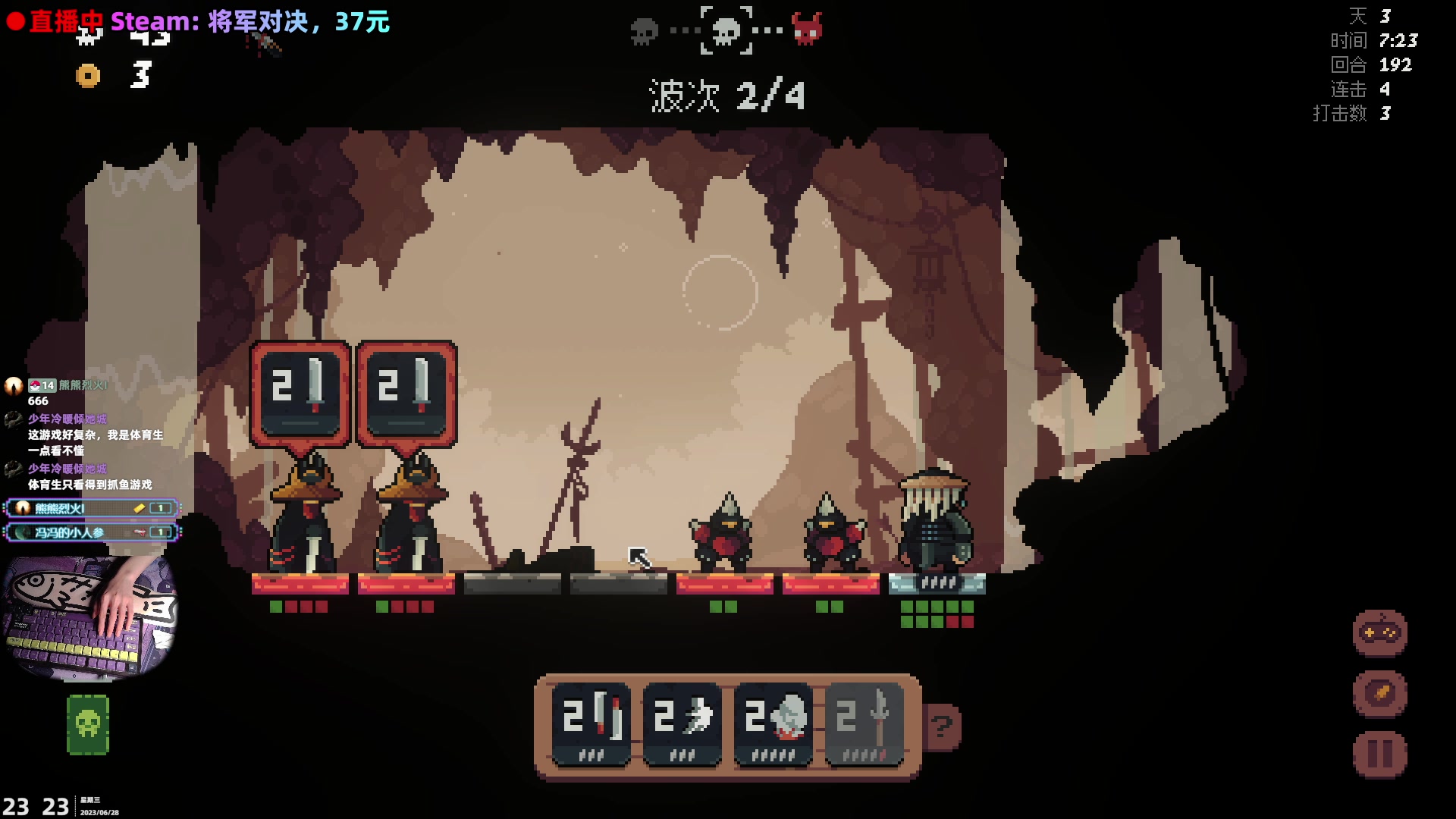1456x819 pixels.
Task: Click the round compass button
Action: pos(1379,693)
